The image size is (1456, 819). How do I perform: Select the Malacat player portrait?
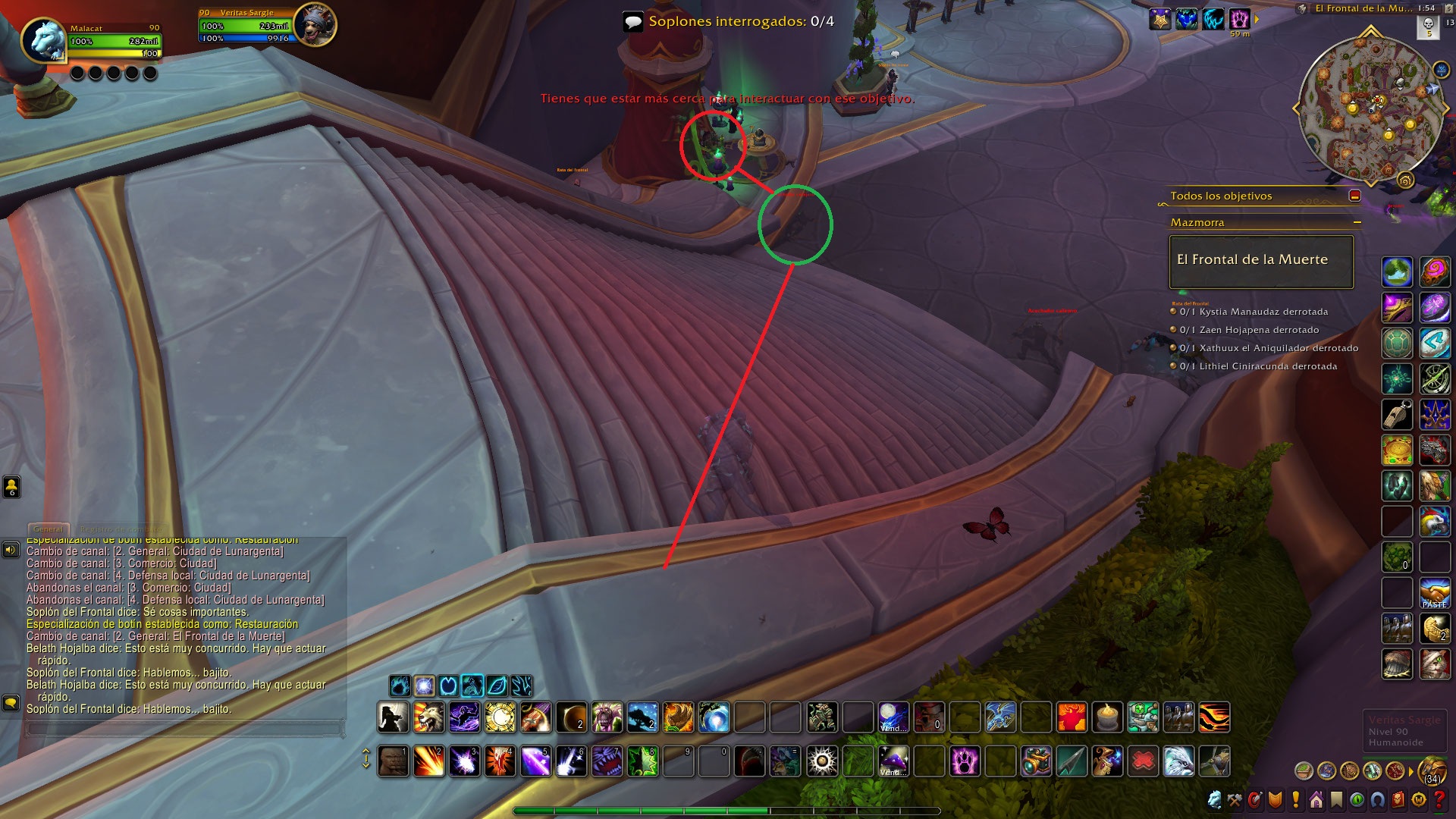(43, 39)
